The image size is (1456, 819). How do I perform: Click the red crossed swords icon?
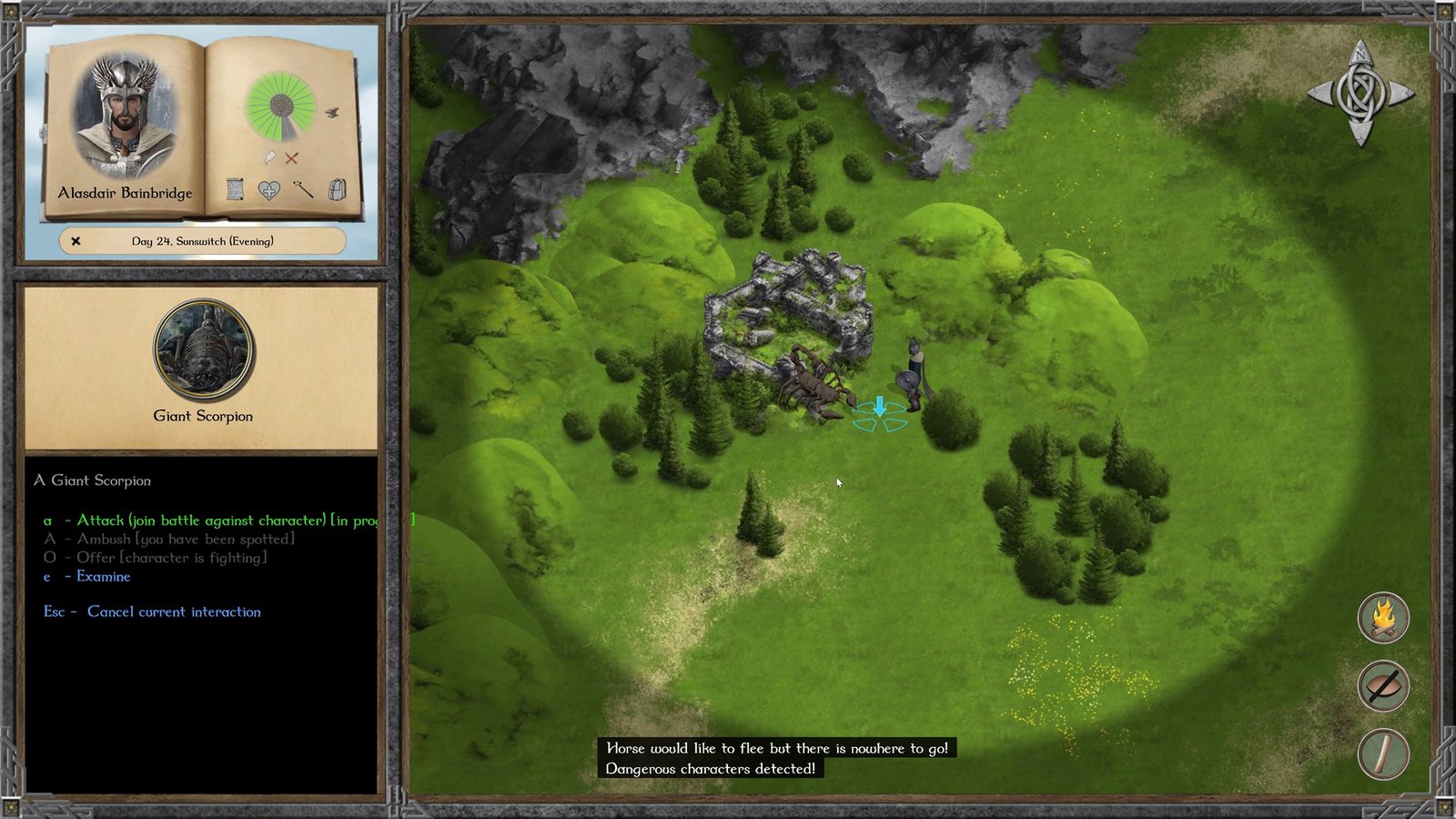coord(291,158)
